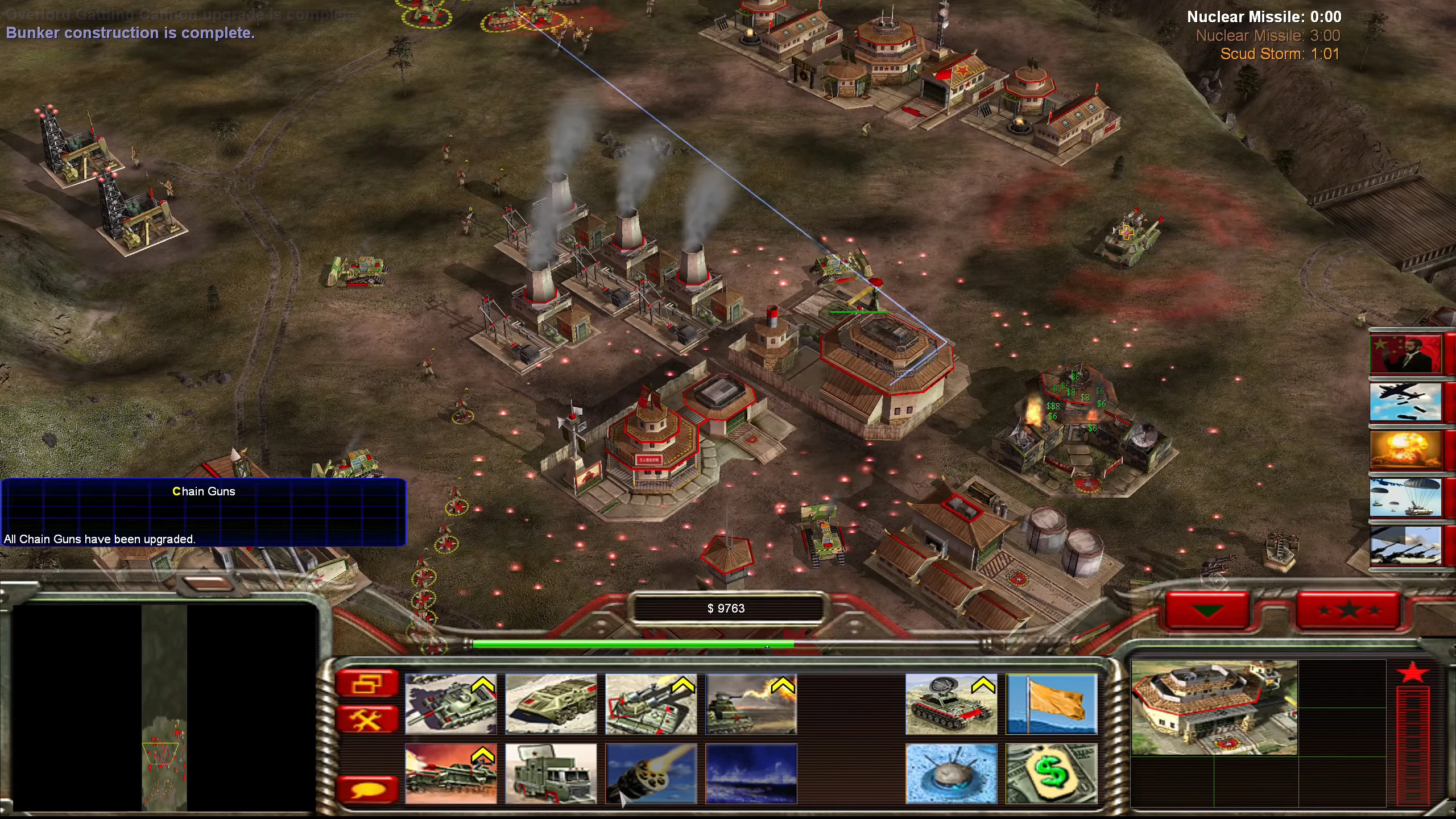Queue an Overlord tank
Viewport: 1456px width, 819px height.
(x=452, y=773)
